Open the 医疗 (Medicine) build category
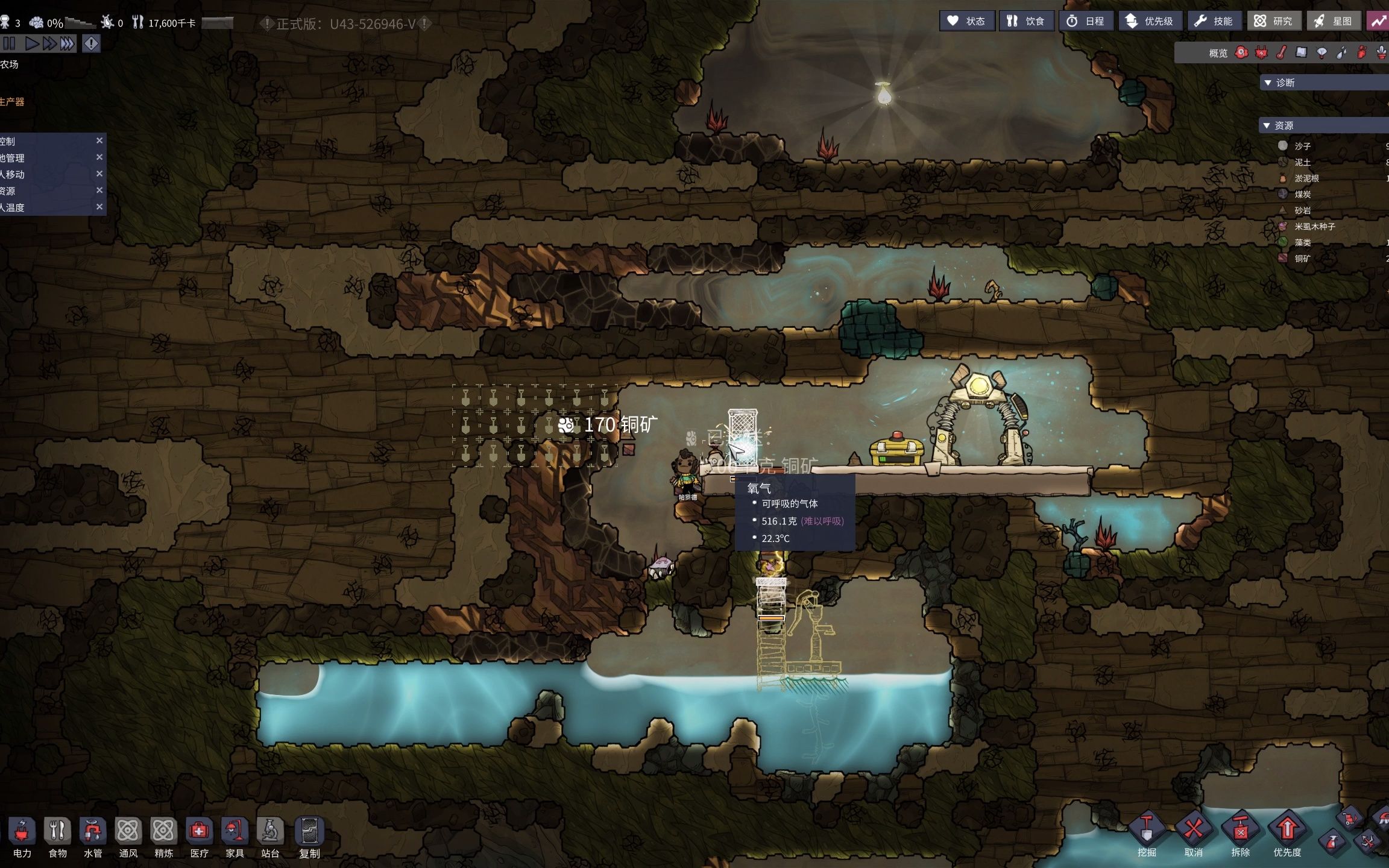The width and height of the screenshot is (1389, 868). coord(199,837)
